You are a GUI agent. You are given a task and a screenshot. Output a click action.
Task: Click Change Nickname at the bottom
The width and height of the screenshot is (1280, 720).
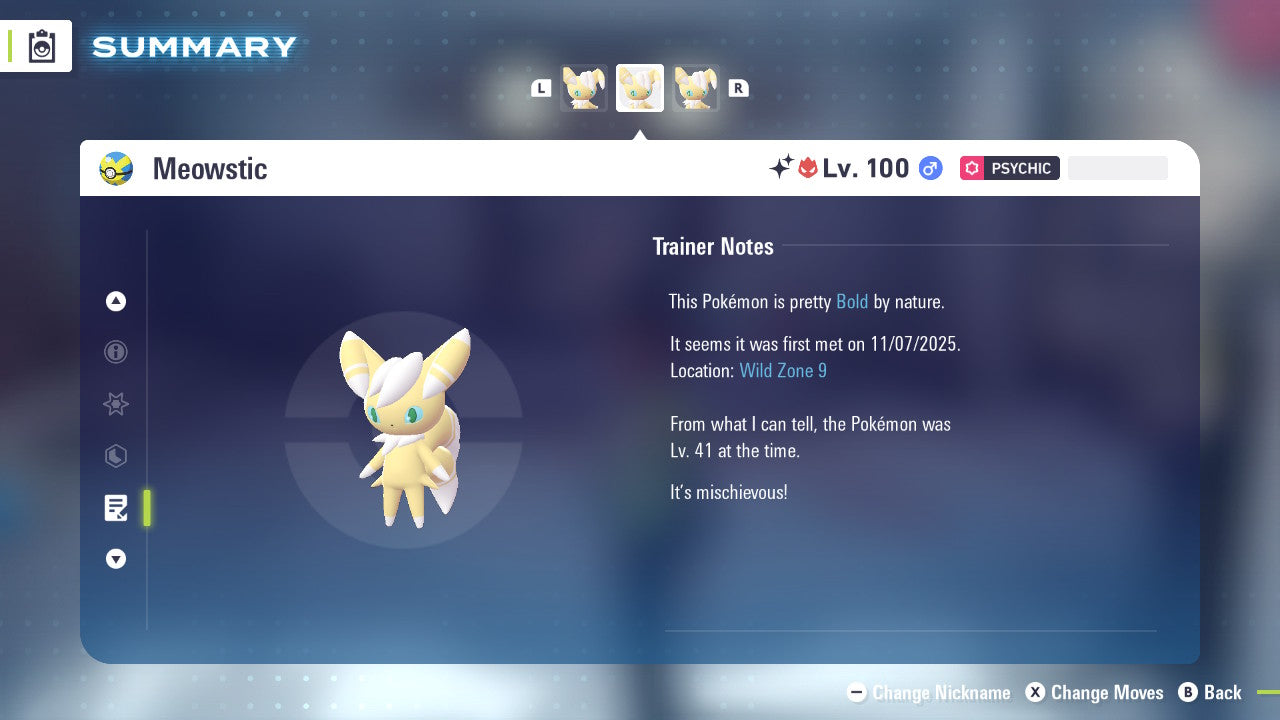(x=928, y=692)
